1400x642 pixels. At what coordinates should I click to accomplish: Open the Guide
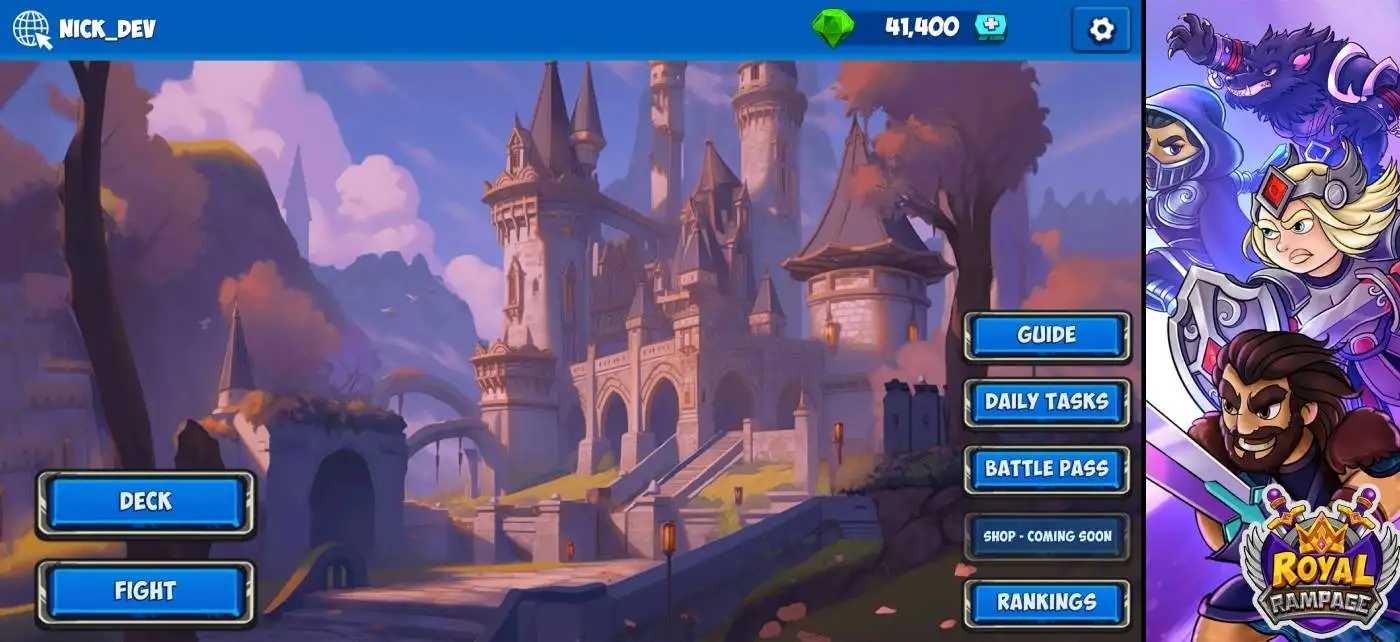pyautogui.click(x=1046, y=336)
